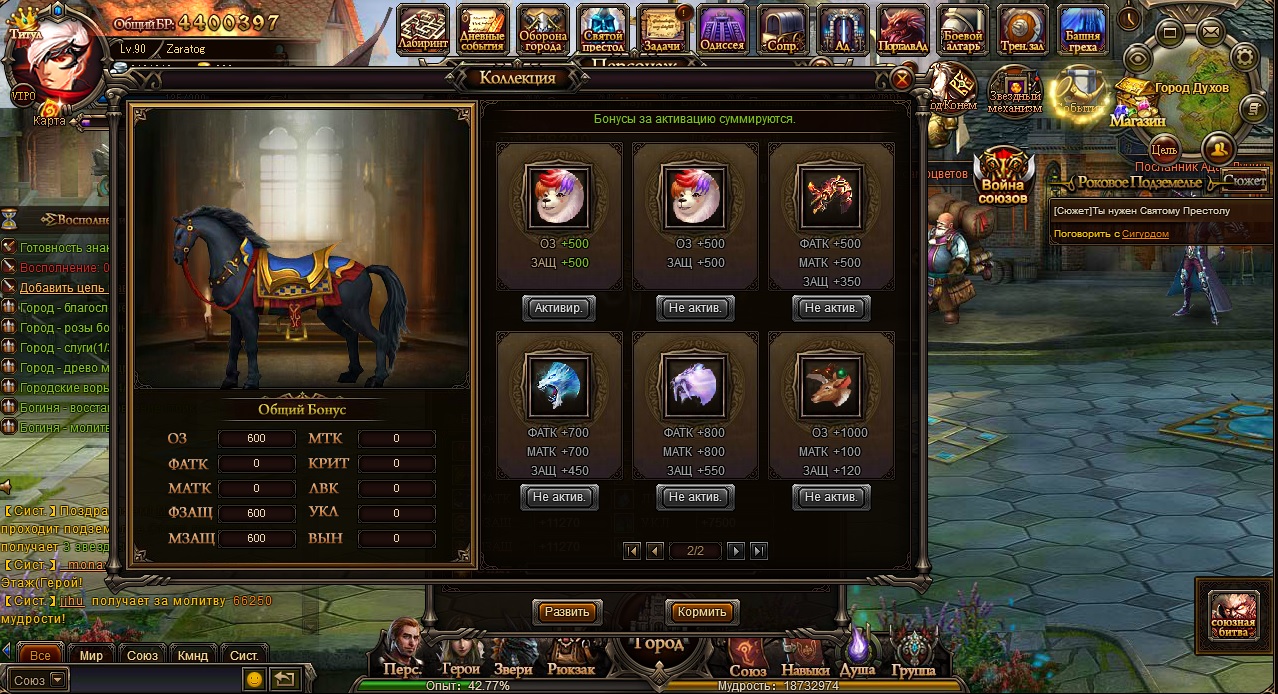Select the blue wolf mount icon
The image size is (1278, 694).
[x=559, y=385]
